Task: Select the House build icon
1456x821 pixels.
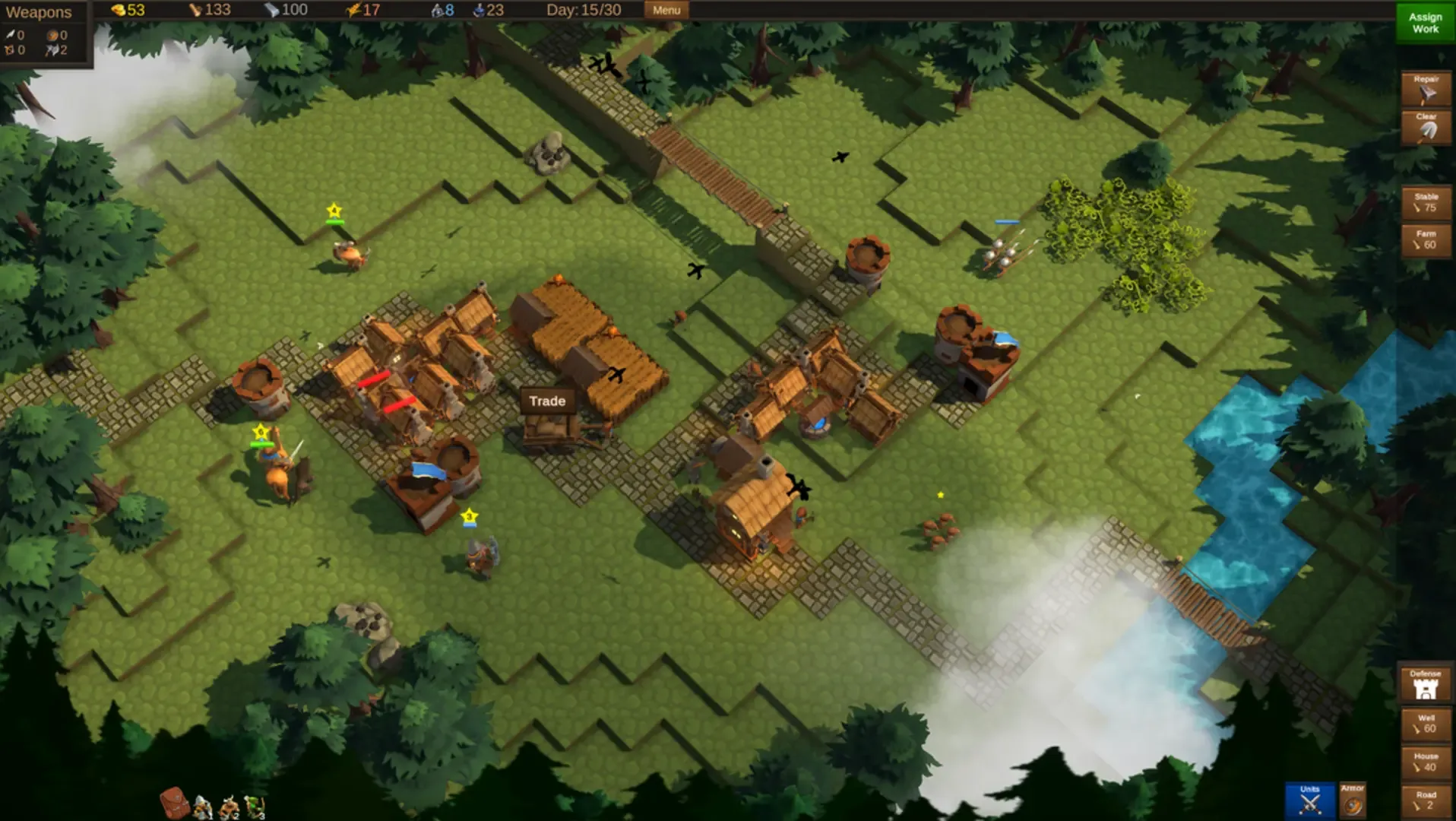Action: click(x=1426, y=761)
